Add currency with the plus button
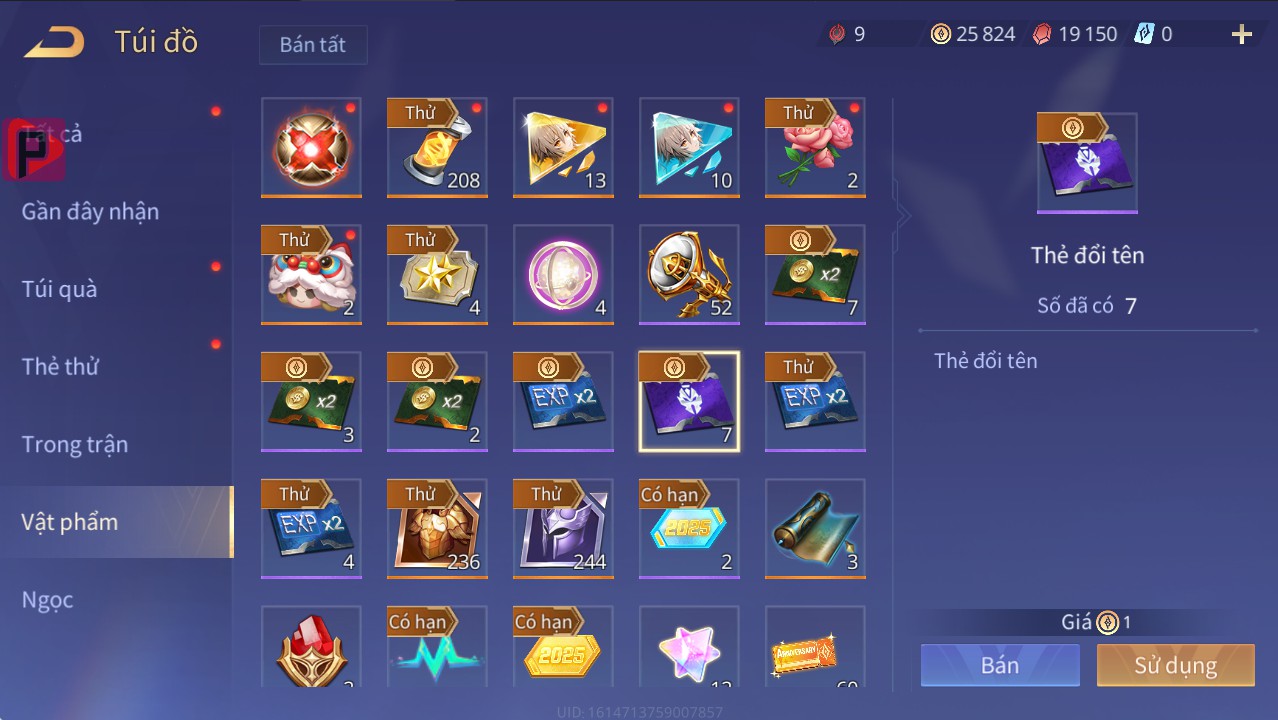Screen dimensions: 1278x720 pyautogui.click(x=1241, y=35)
